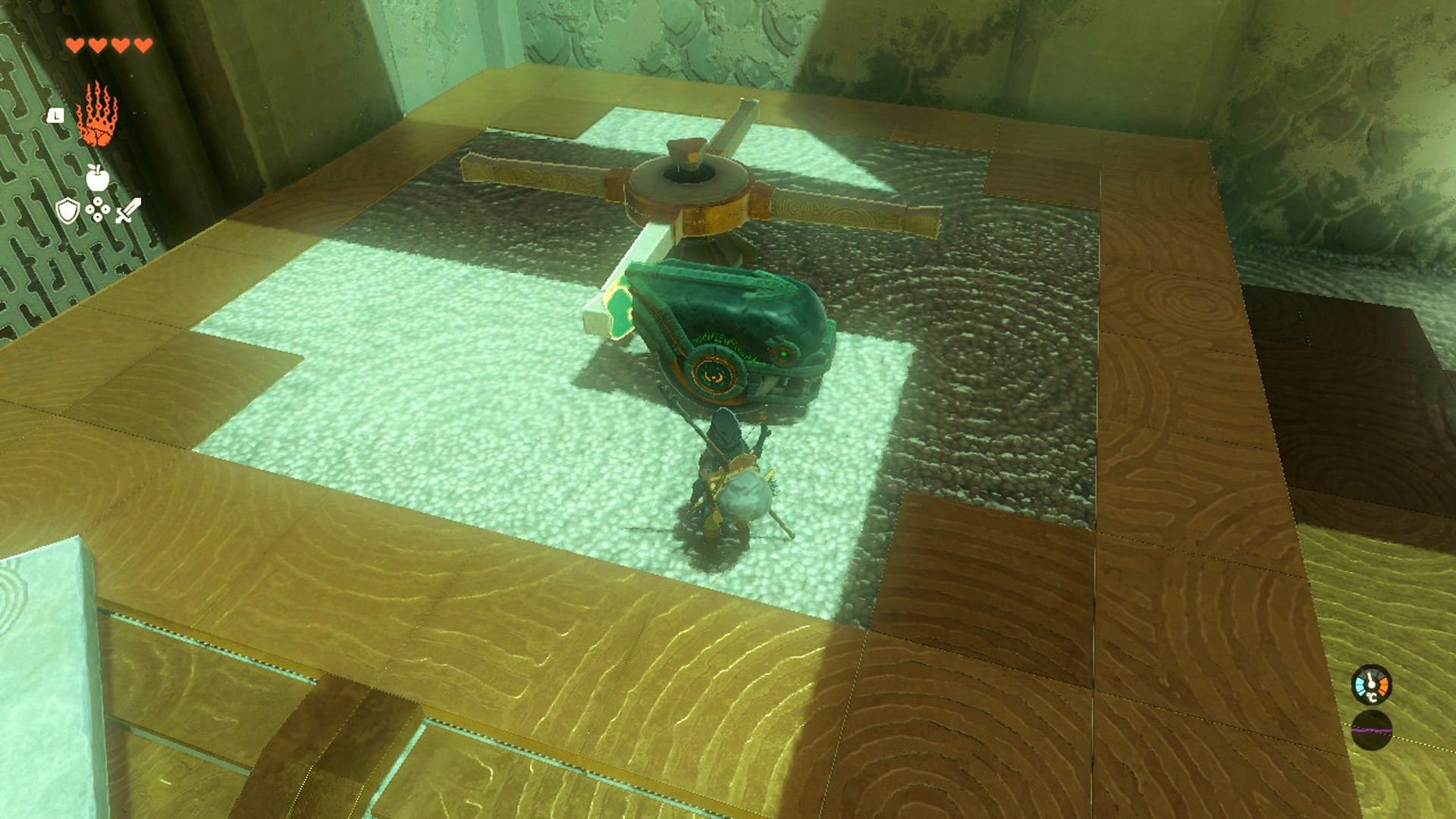Click the orange heat segment of the gauge

click(x=1382, y=684)
